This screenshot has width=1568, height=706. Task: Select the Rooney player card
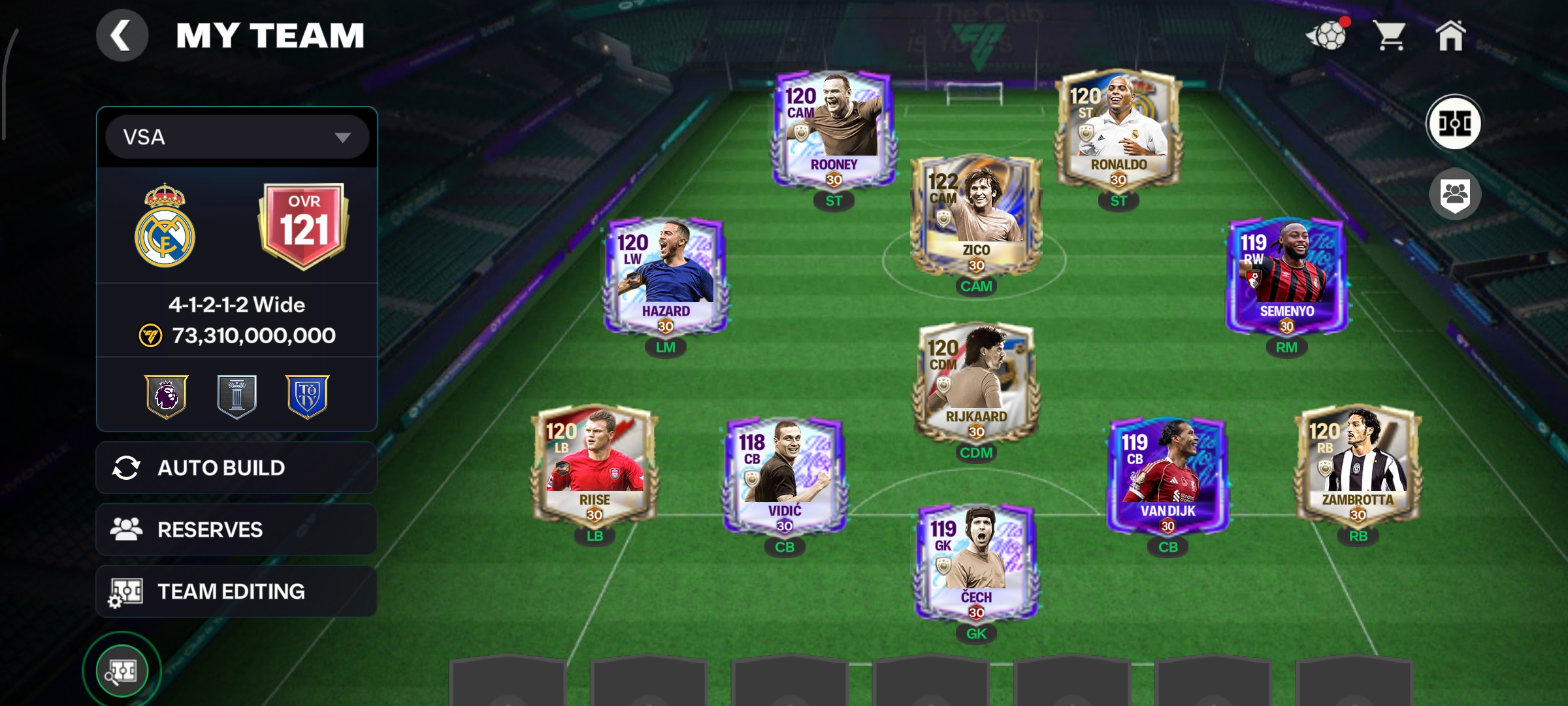click(x=833, y=131)
